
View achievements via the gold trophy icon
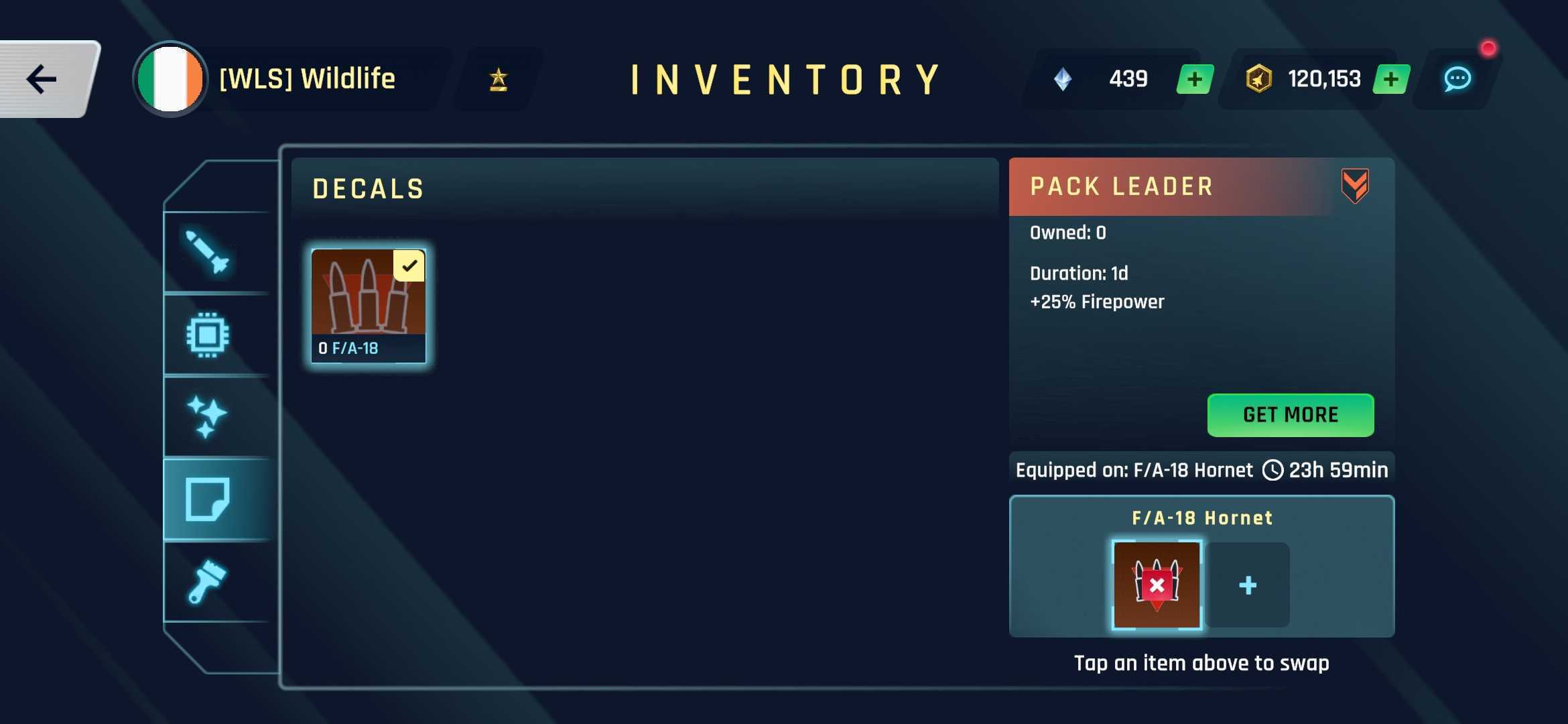(x=497, y=79)
